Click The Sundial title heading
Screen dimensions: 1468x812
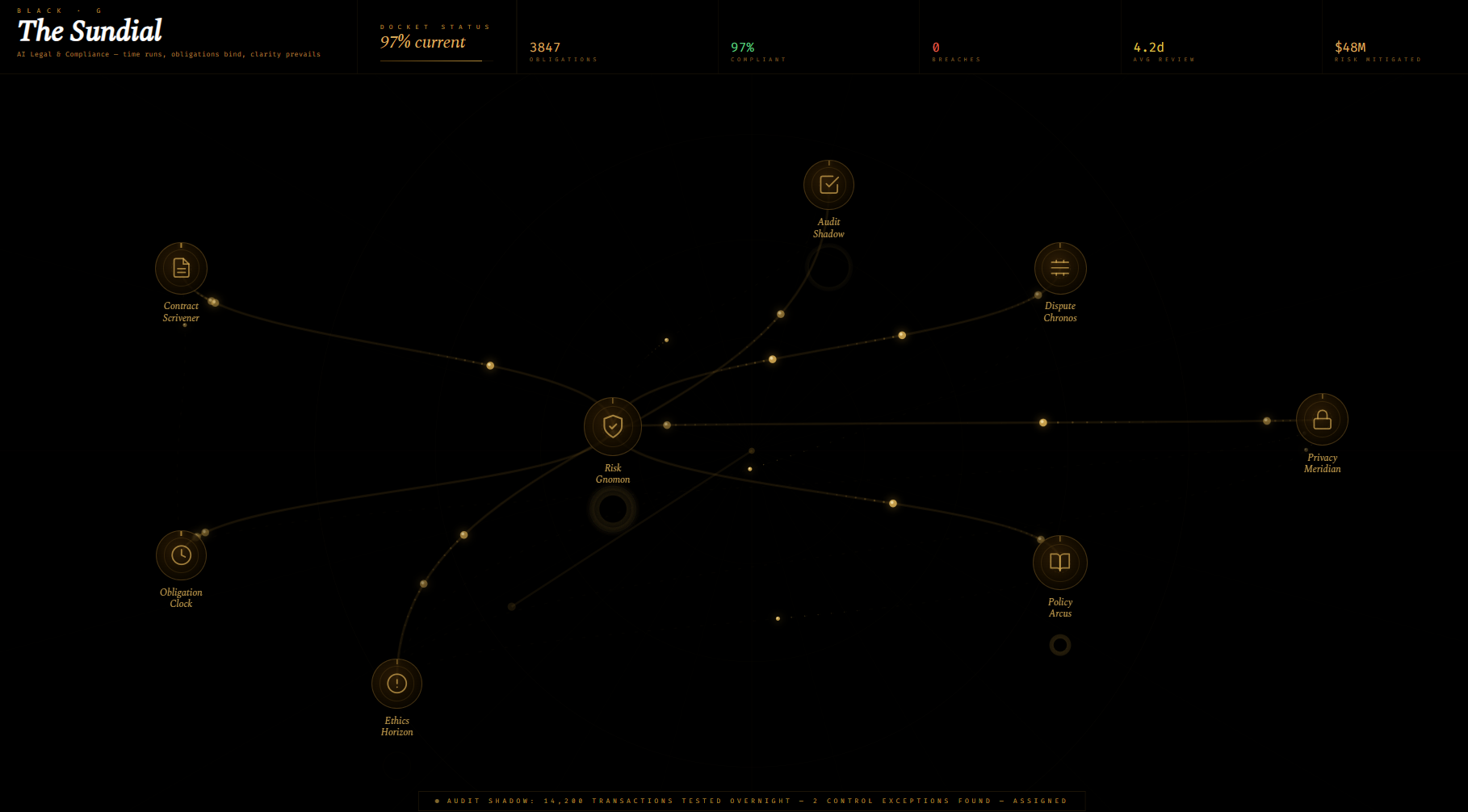(91, 31)
